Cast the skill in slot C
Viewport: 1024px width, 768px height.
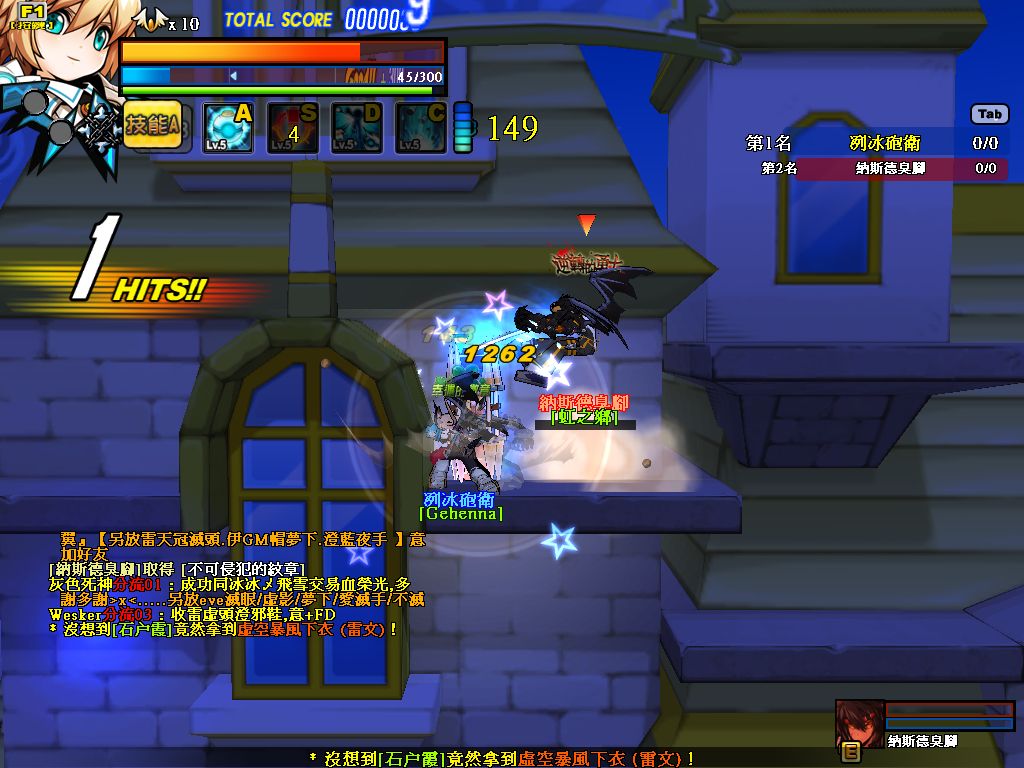421,128
